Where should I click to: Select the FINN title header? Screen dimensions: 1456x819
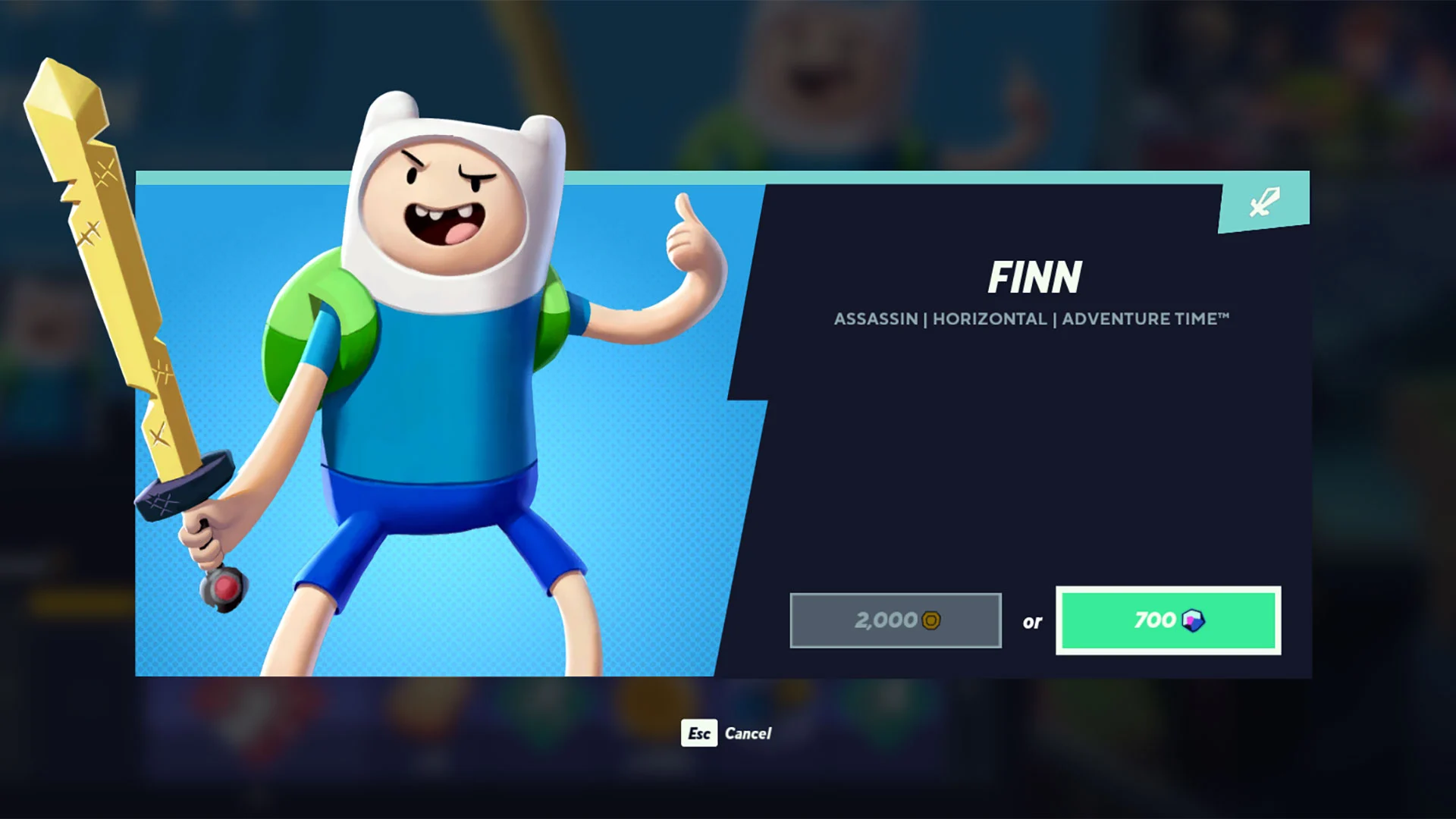tap(1034, 278)
